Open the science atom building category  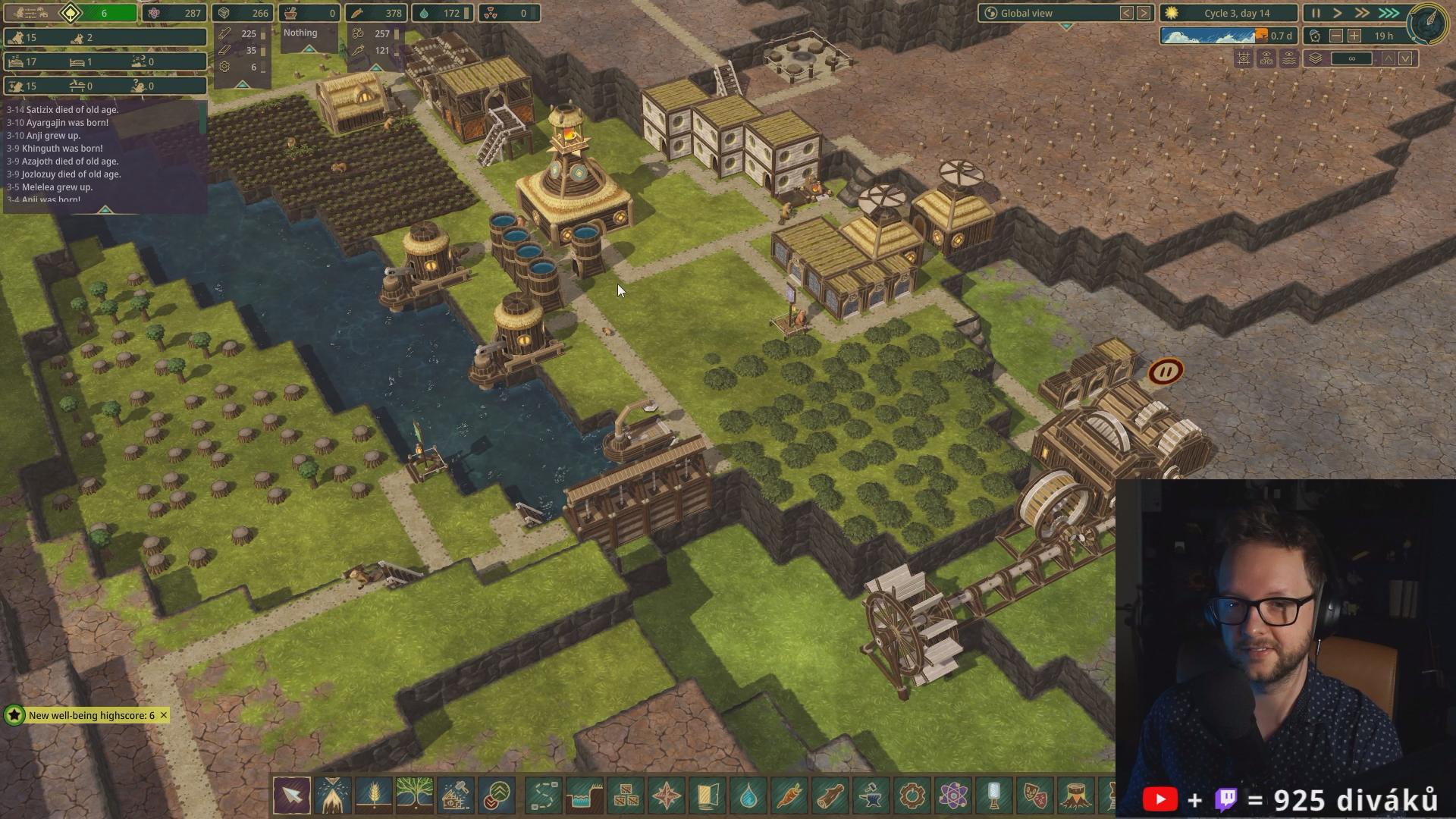click(953, 795)
